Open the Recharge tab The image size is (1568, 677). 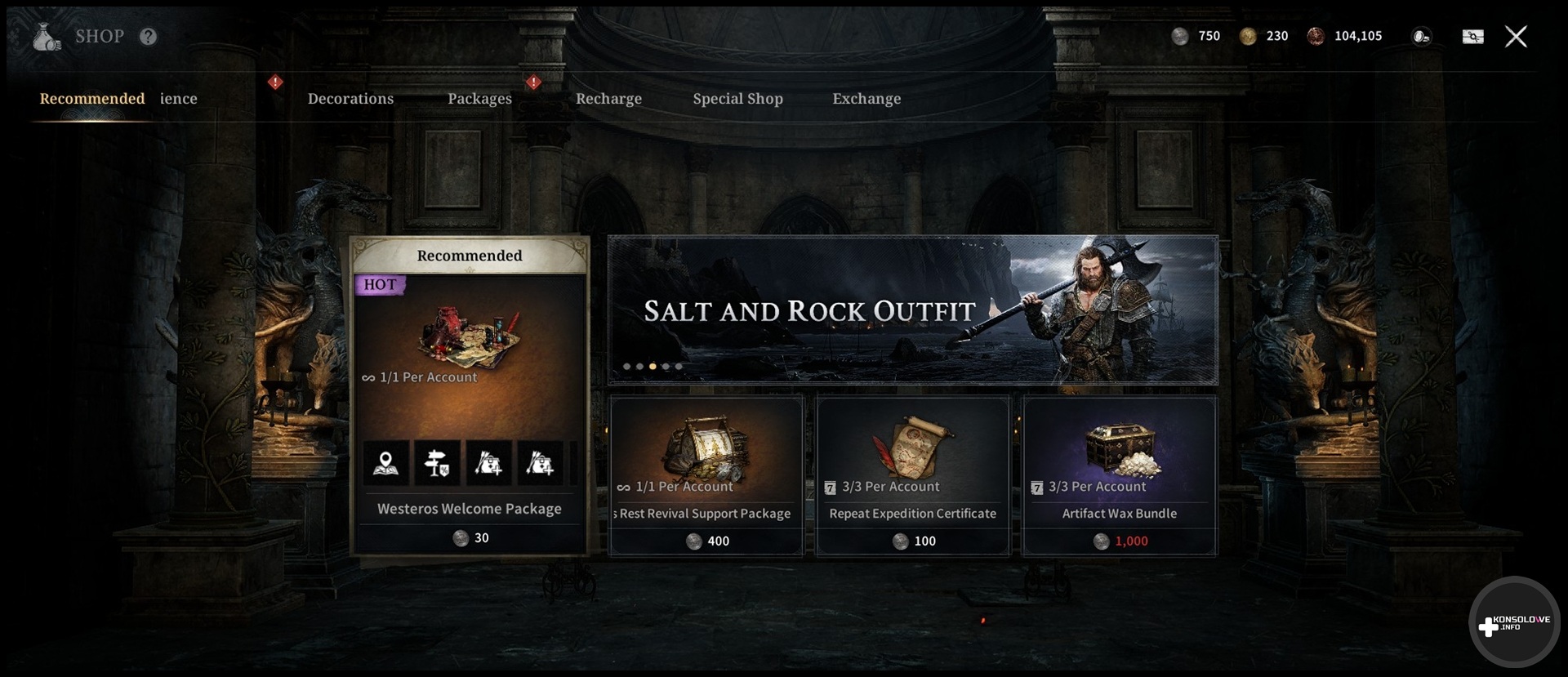[x=608, y=99]
